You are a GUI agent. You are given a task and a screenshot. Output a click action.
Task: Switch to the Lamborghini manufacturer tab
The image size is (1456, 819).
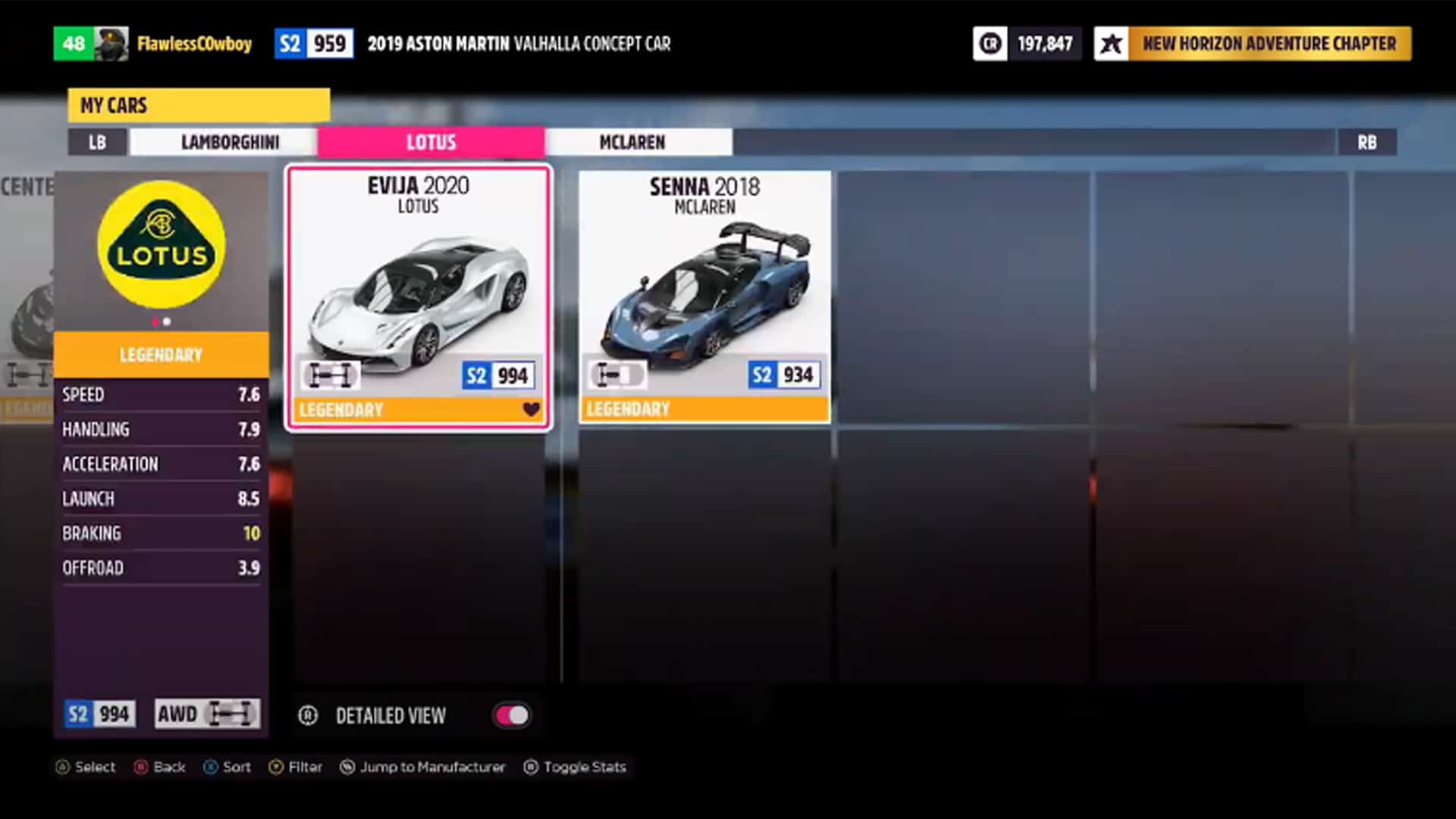coord(229,142)
